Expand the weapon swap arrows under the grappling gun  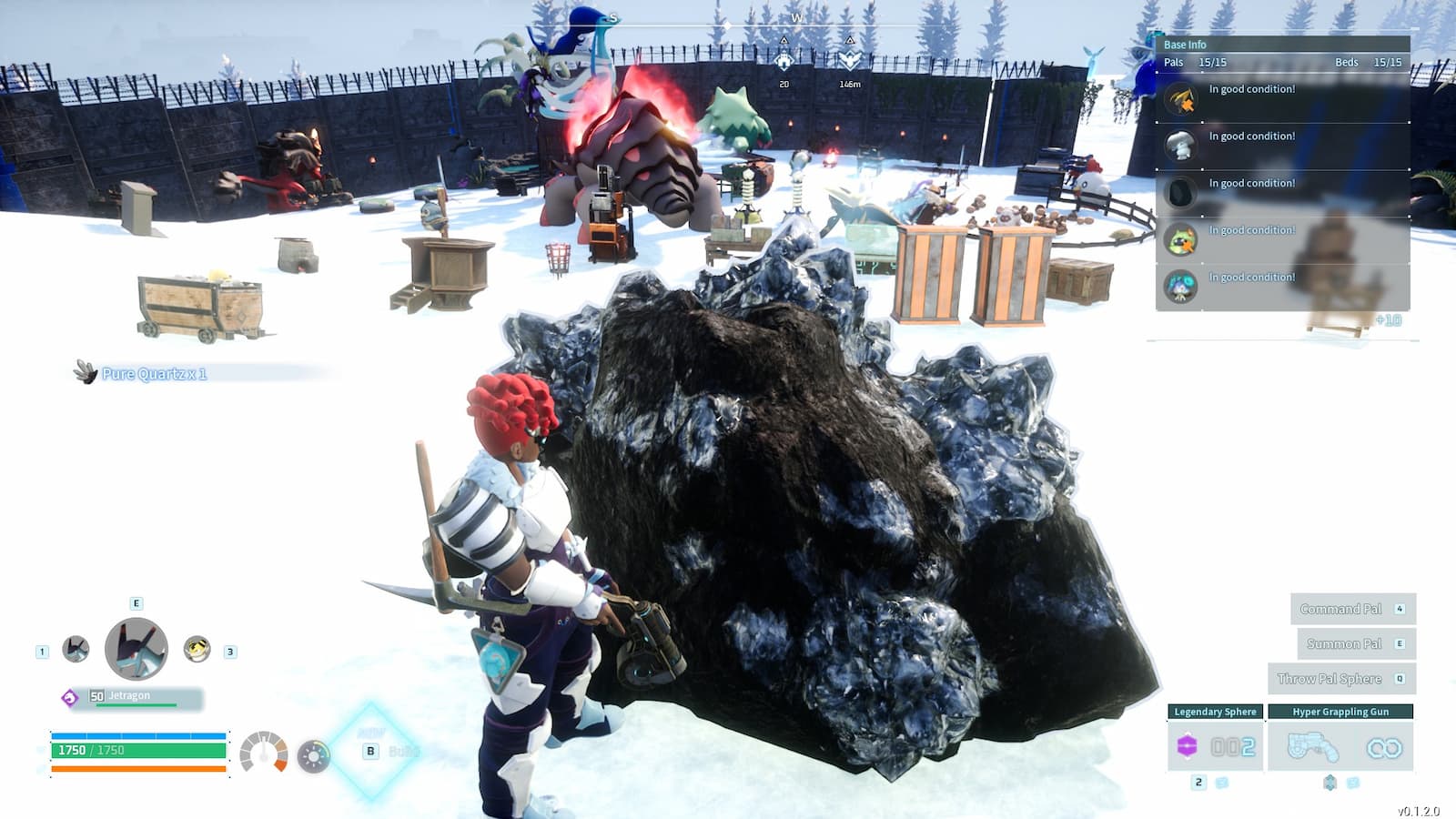[1330, 782]
